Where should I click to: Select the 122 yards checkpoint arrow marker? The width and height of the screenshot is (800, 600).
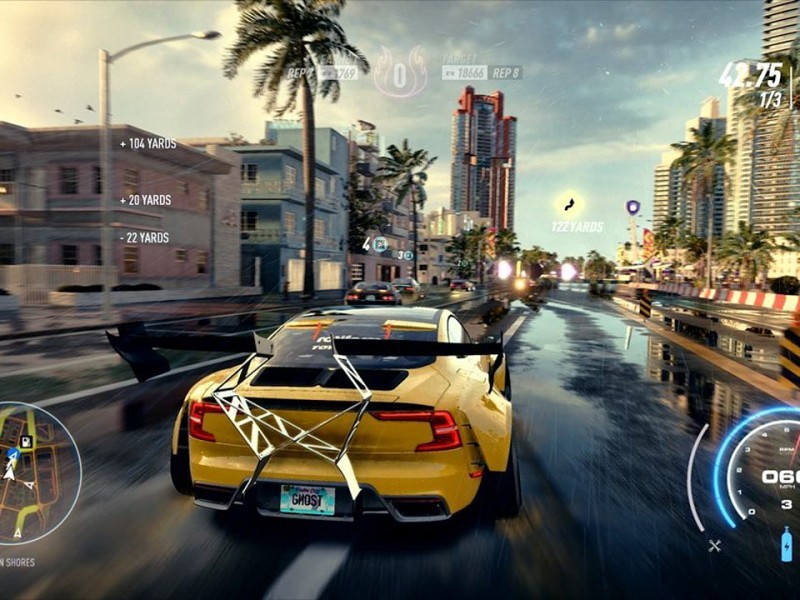(570, 205)
